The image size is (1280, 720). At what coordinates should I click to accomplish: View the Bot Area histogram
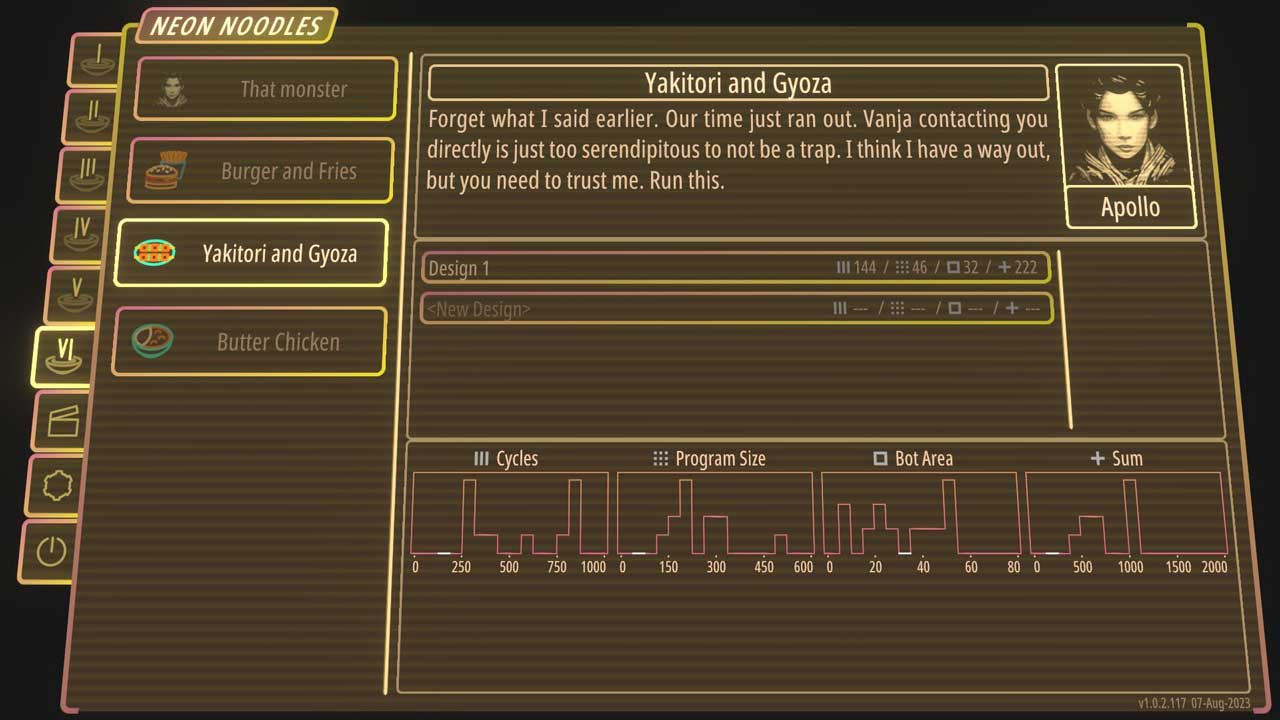tap(920, 512)
